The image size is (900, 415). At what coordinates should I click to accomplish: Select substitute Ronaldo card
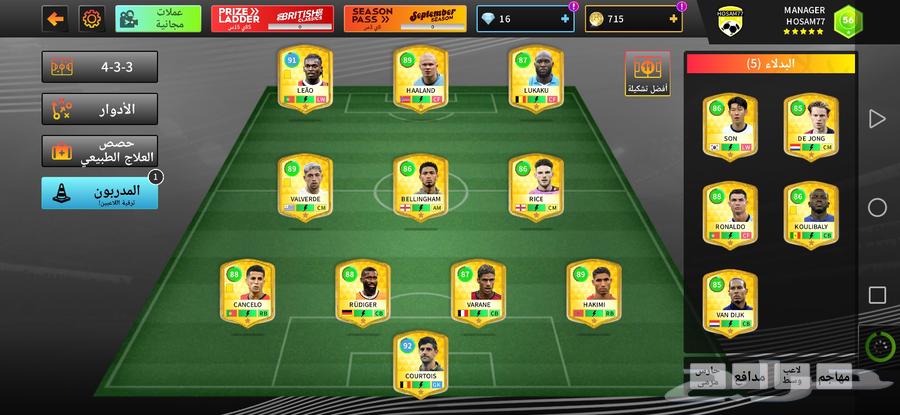730,214
